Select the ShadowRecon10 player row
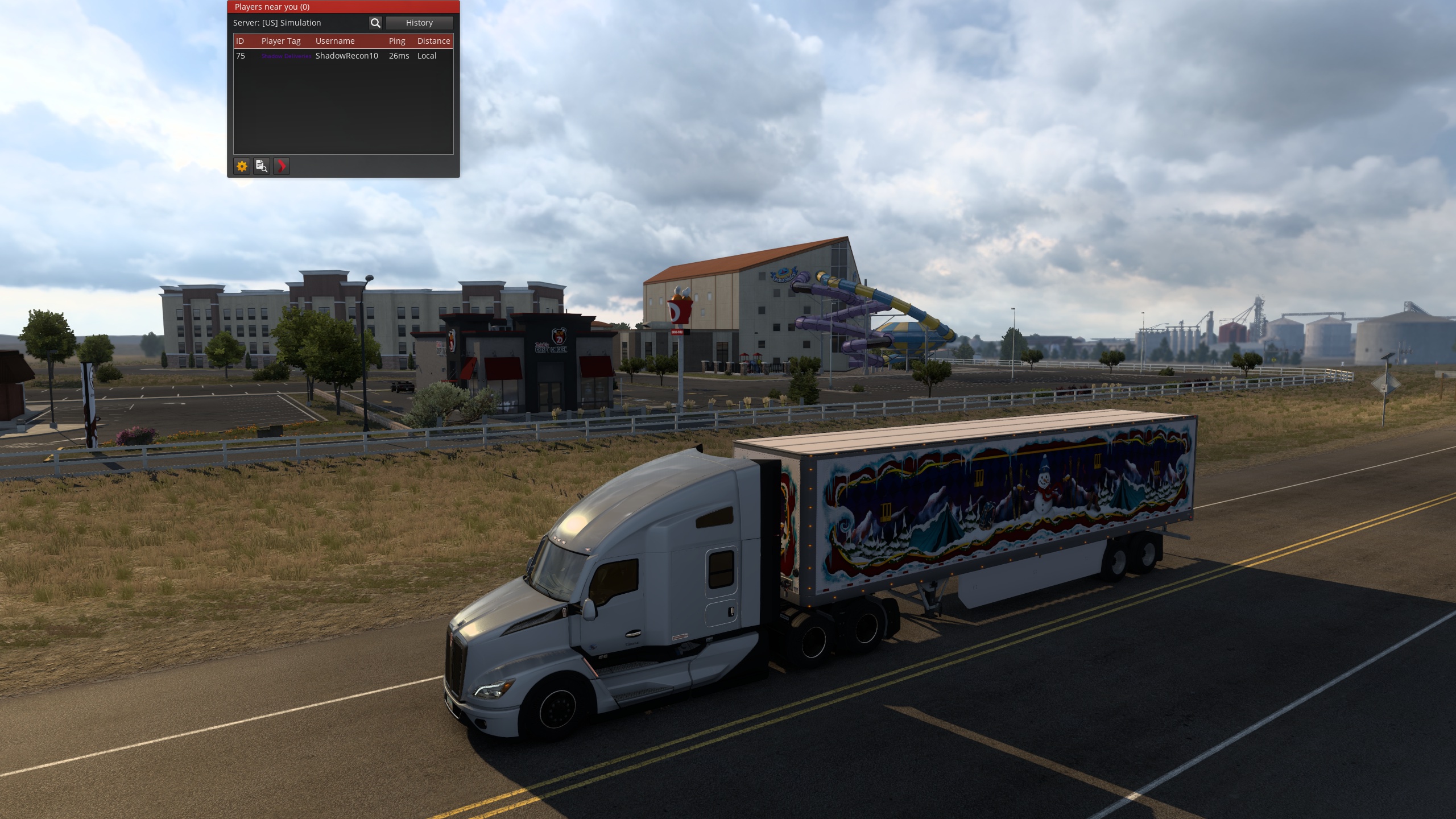 click(x=346, y=56)
